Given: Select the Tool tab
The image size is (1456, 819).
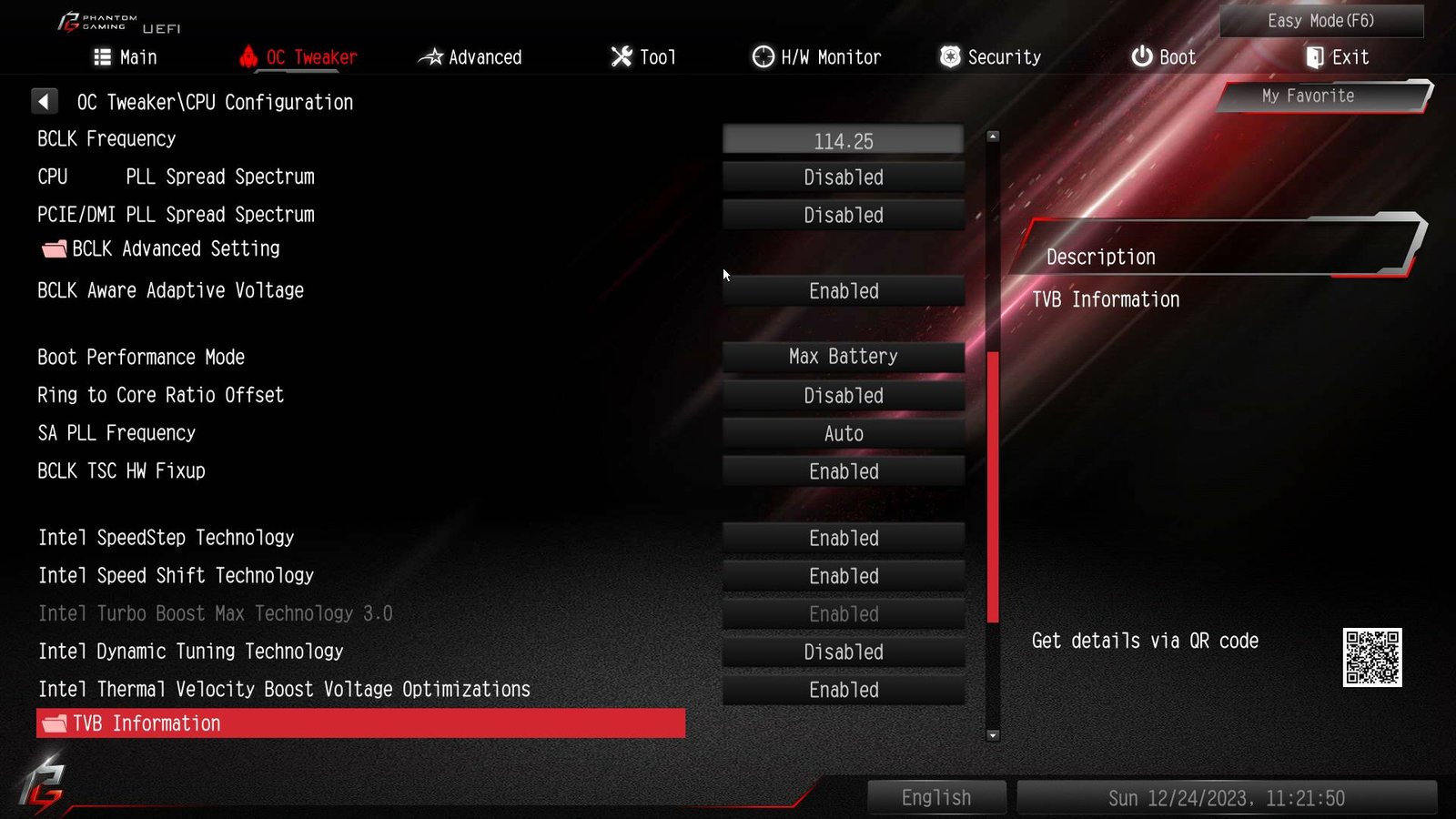Looking at the screenshot, I should click(x=643, y=57).
